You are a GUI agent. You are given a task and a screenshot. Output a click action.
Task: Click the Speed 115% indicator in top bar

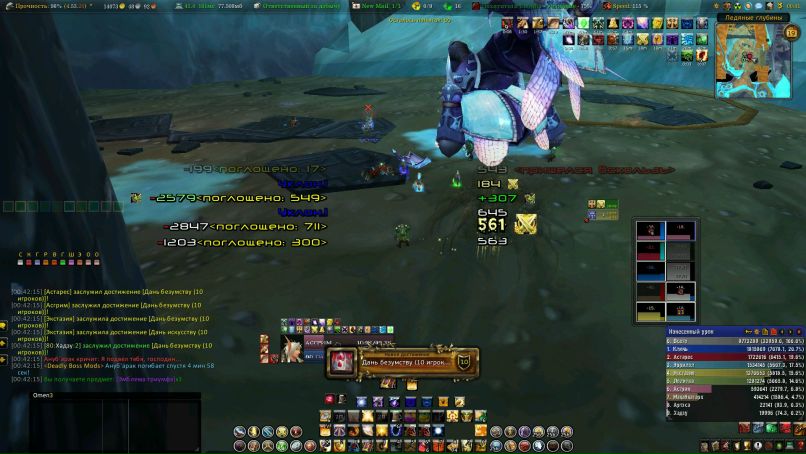(631, 6)
